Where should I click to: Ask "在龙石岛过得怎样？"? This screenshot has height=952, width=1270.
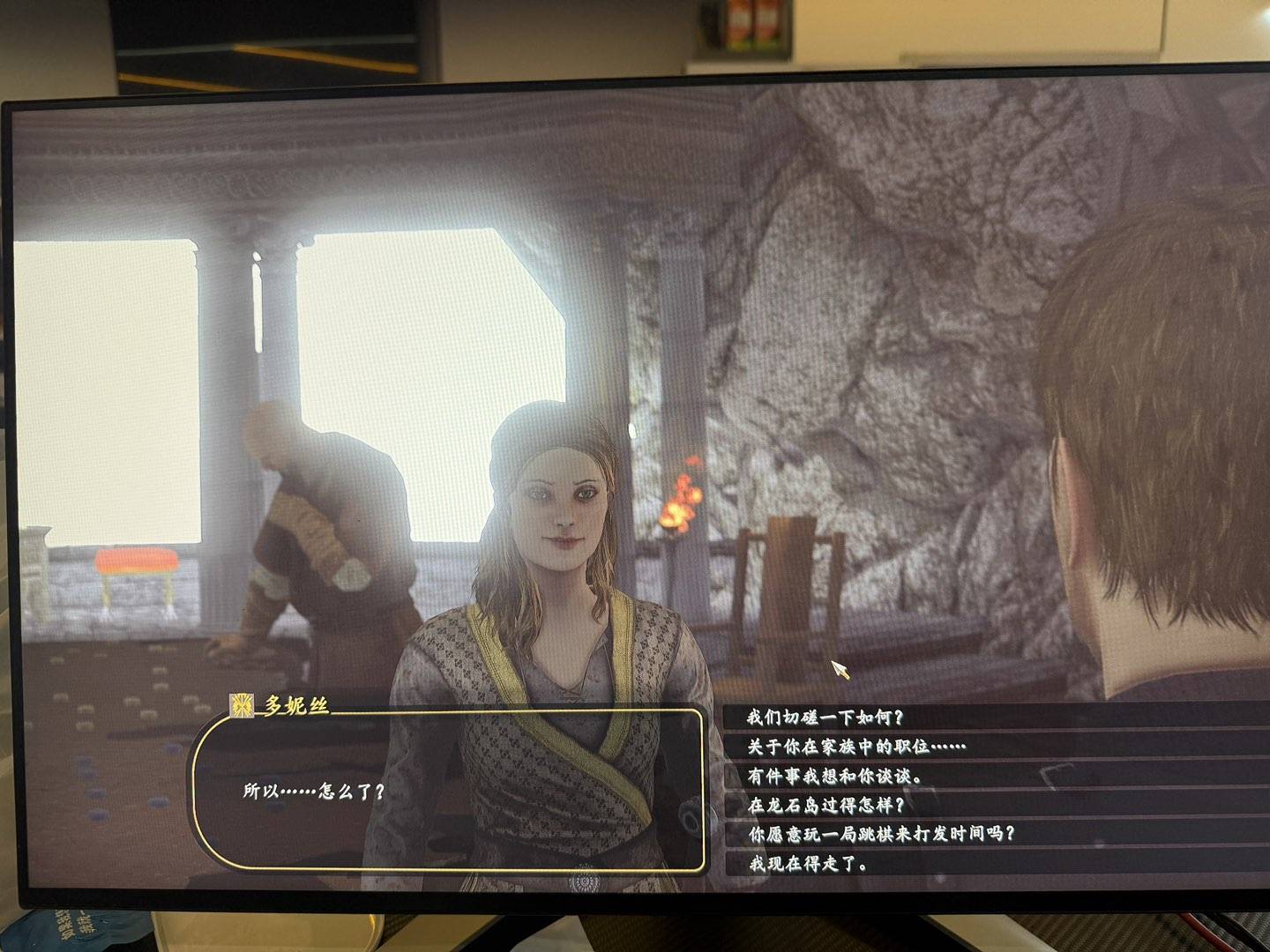(x=826, y=805)
